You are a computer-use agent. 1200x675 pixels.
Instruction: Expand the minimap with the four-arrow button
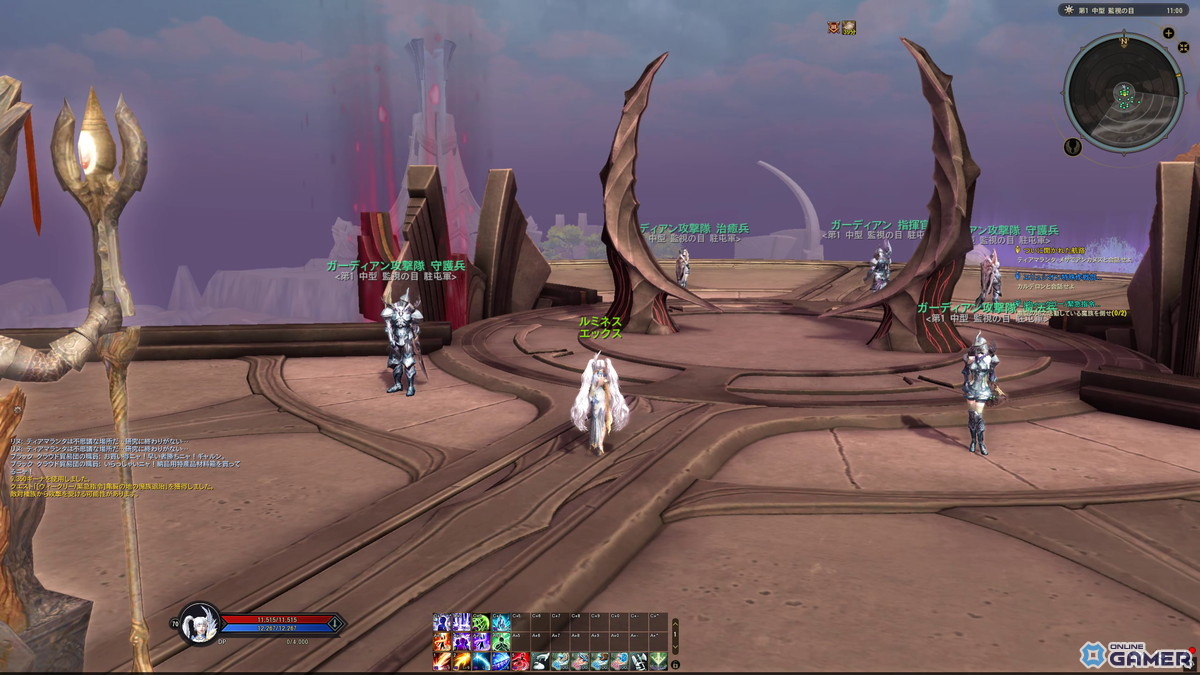[x=1183, y=47]
